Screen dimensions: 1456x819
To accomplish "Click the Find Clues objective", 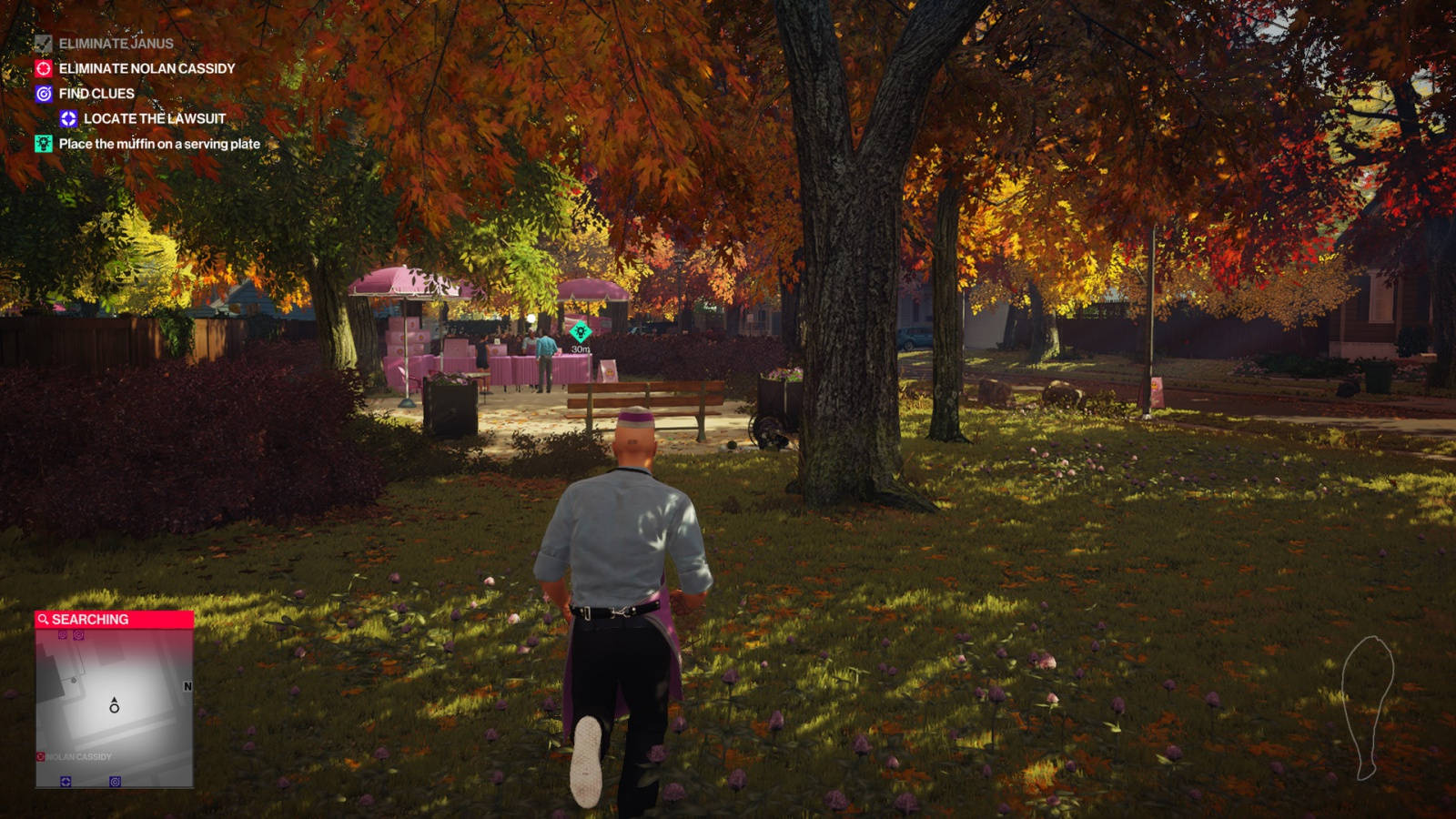I will point(96,94).
